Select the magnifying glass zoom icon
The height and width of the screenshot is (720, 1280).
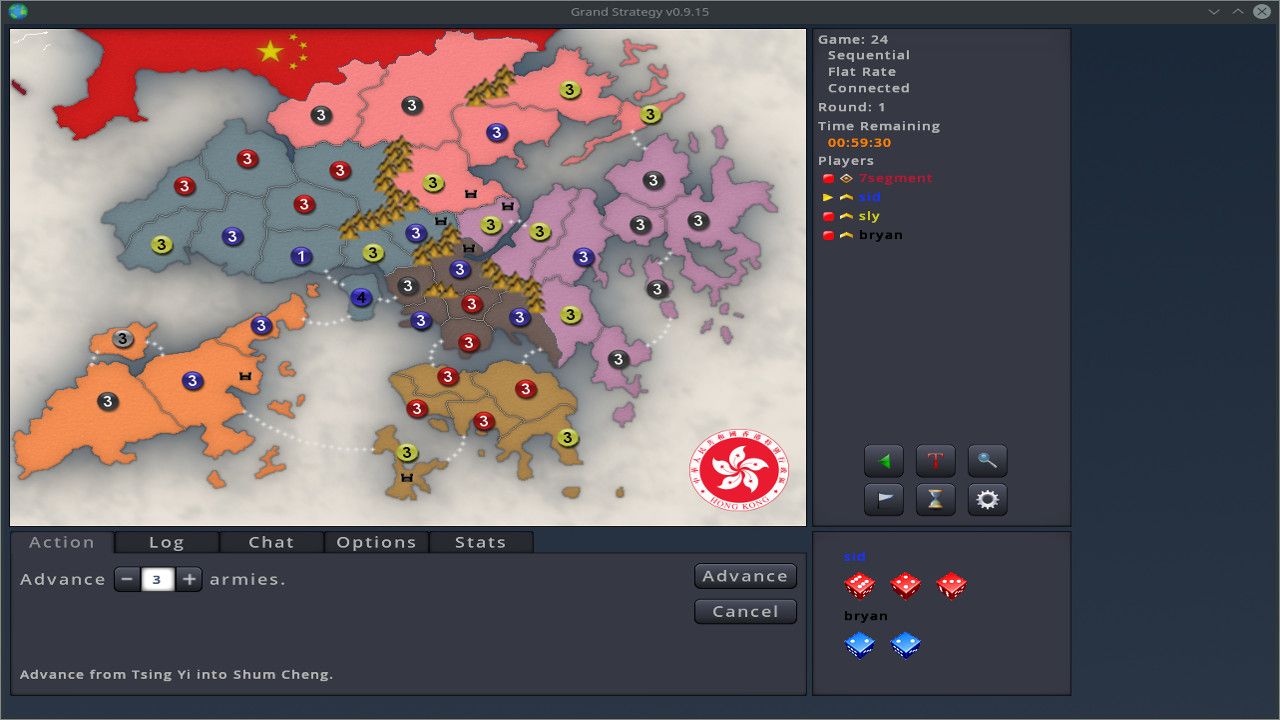pyautogui.click(x=987, y=460)
